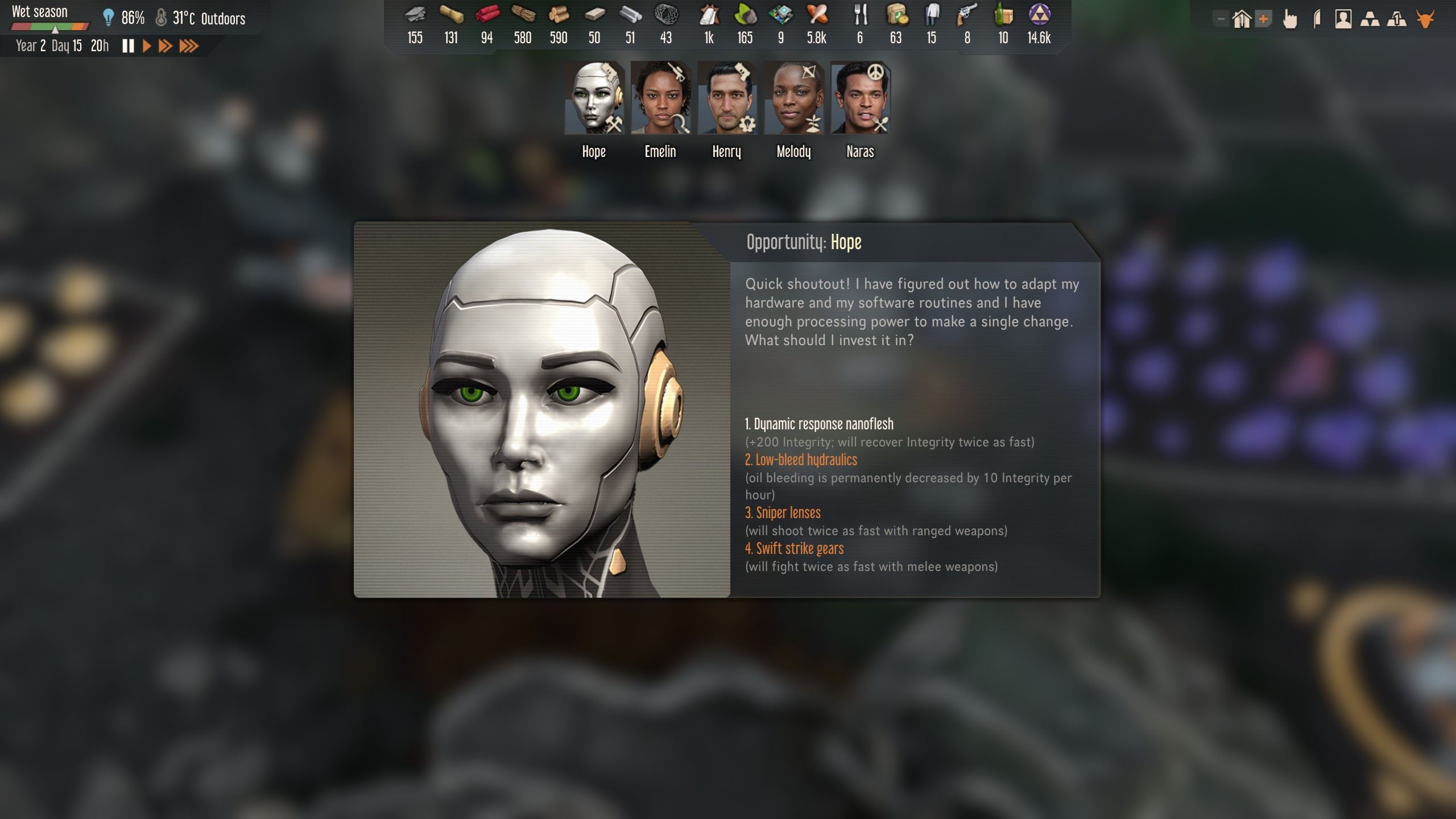Click the lightbulb brightness indicator icon
This screenshot has height=819, width=1456.
click(x=108, y=16)
